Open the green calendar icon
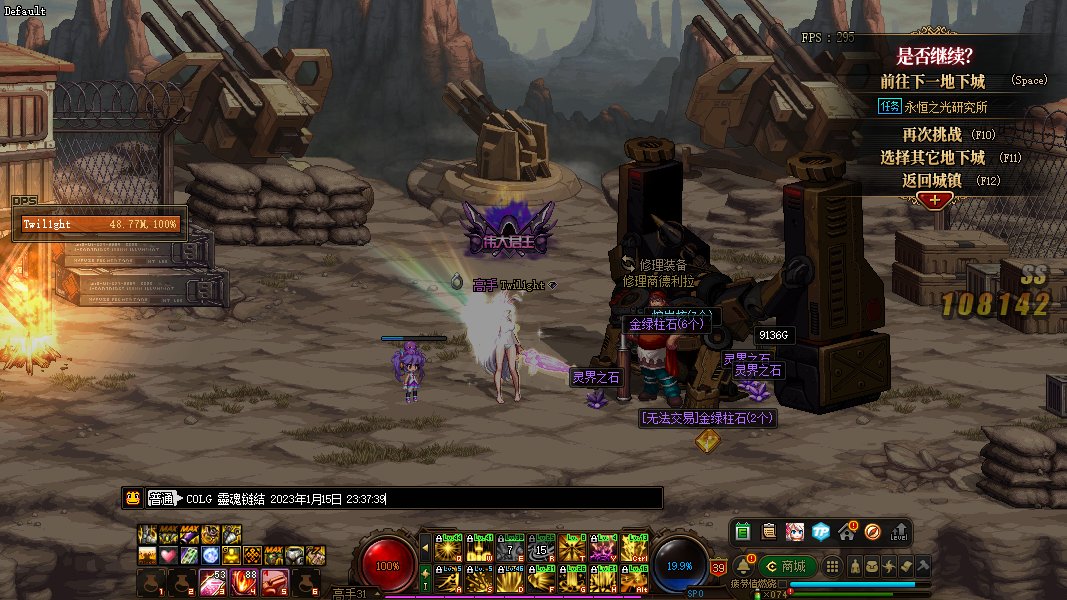Image resolution: width=1067 pixels, height=600 pixels. click(743, 531)
